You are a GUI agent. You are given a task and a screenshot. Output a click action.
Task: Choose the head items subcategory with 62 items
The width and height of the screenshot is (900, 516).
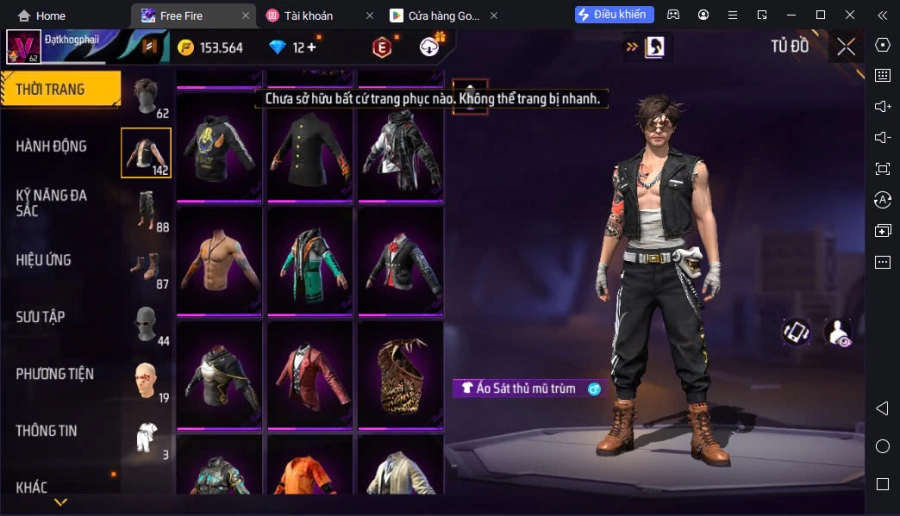(x=147, y=97)
